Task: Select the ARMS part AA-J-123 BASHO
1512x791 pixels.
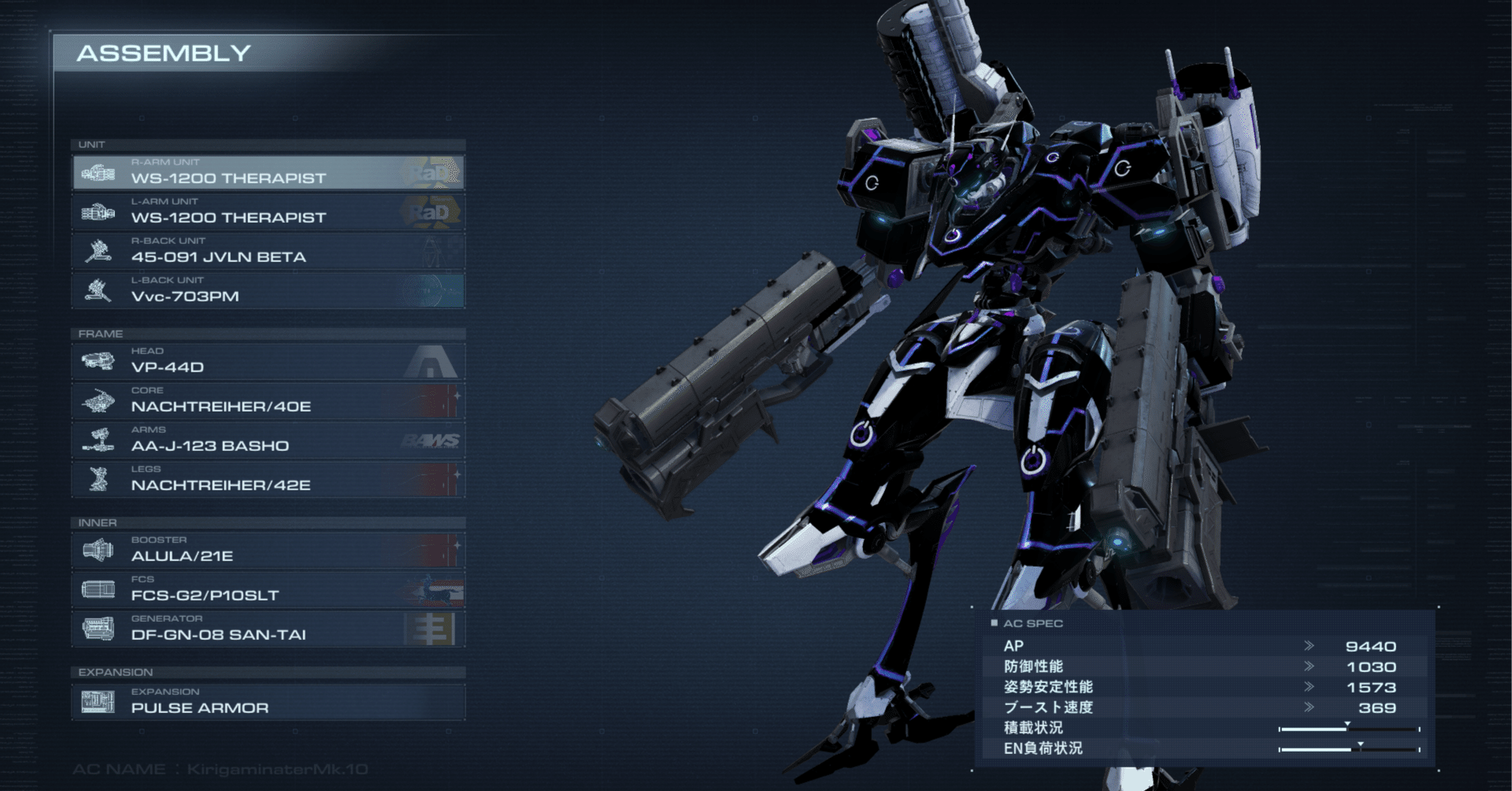Action: tap(268, 440)
